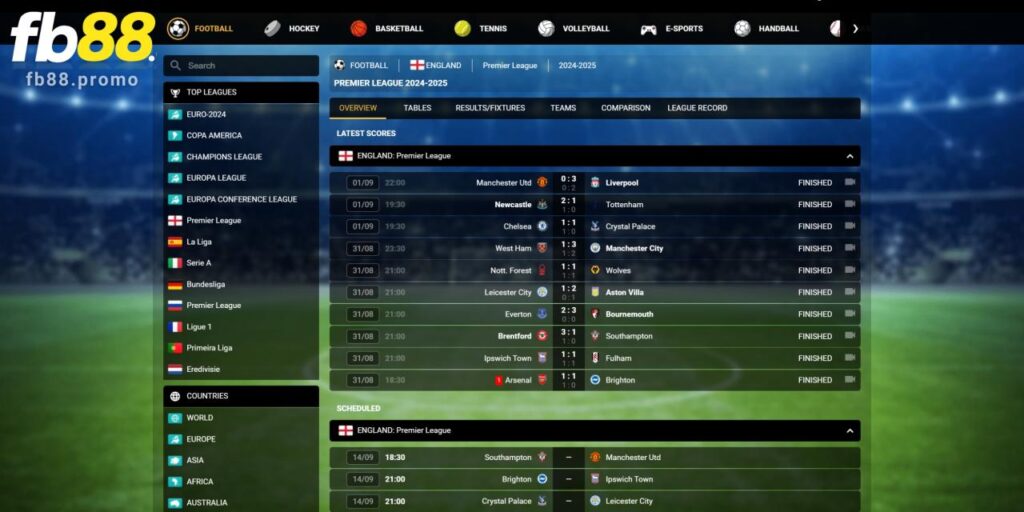Open the scheduled Southampton vs Manchester Utd match
The image size is (1024, 512).
click(x=594, y=457)
